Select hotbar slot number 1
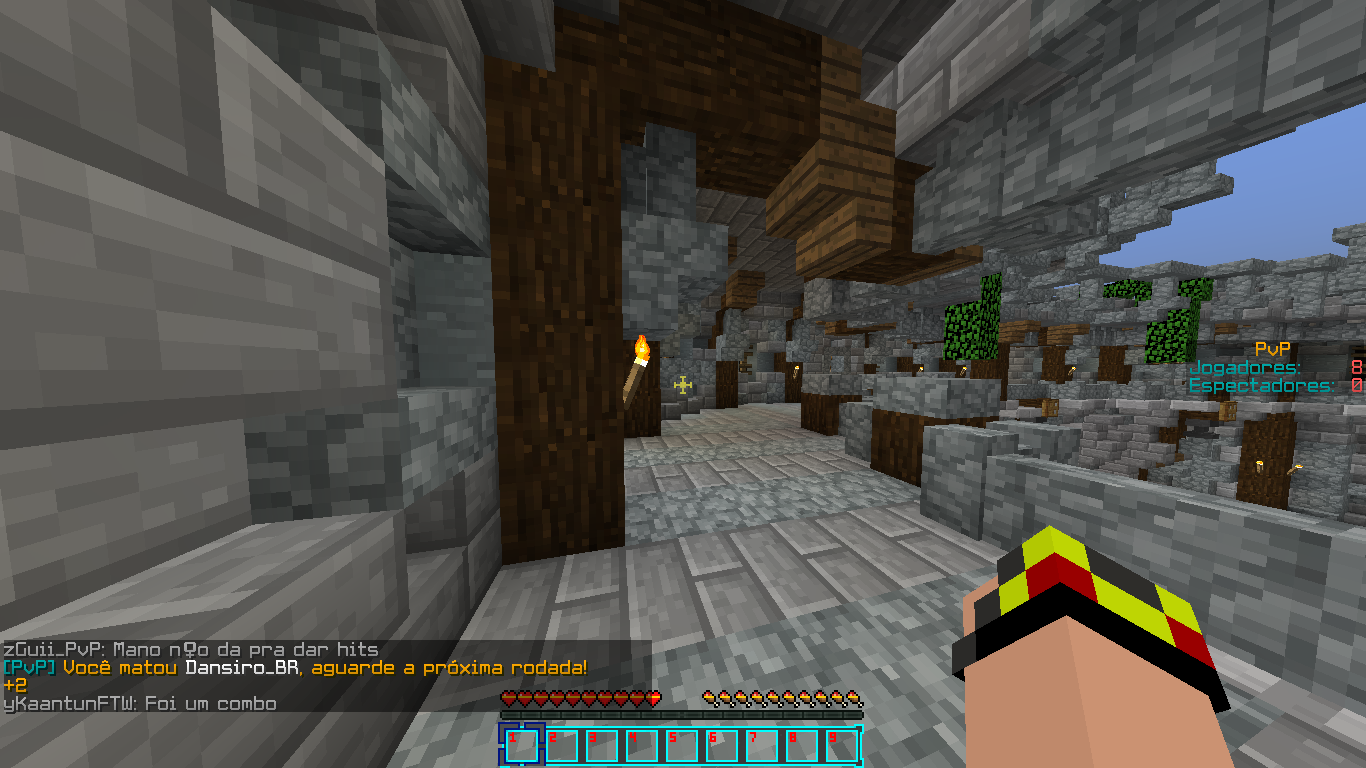 coord(521,746)
